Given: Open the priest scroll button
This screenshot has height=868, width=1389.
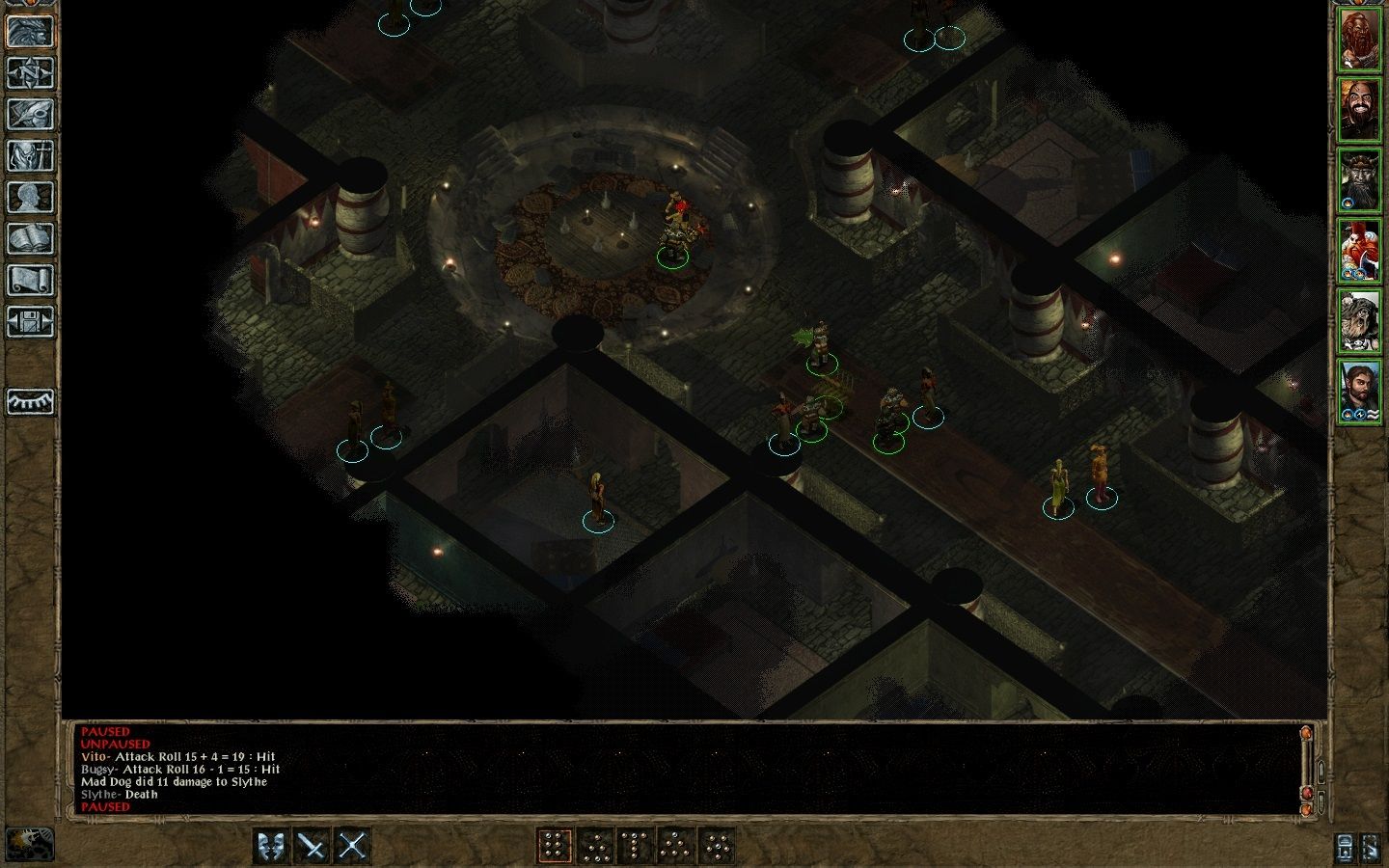Looking at the screenshot, I should pyautogui.click(x=30, y=280).
